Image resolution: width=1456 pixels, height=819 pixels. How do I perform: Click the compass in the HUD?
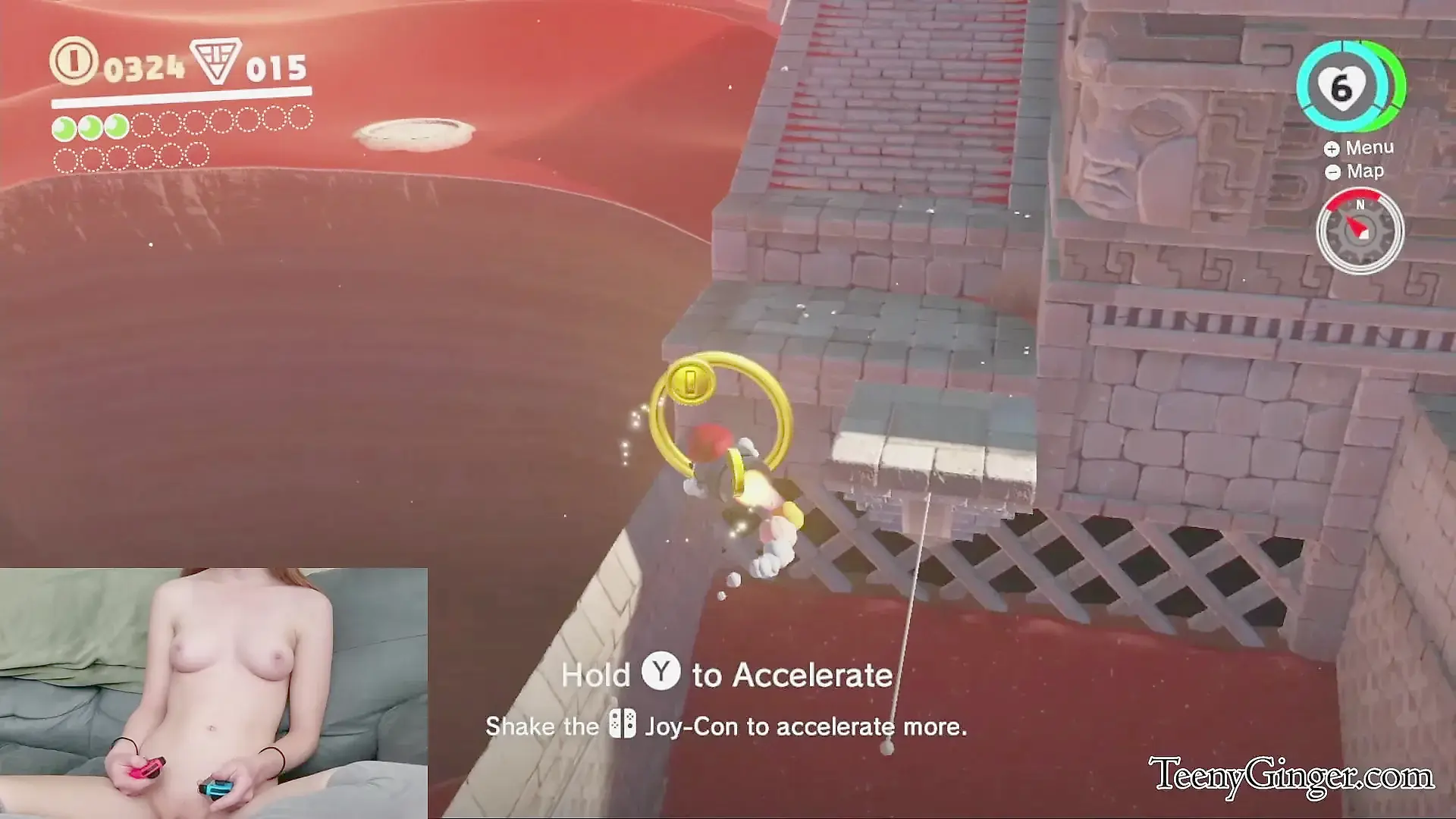tap(1360, 231)
